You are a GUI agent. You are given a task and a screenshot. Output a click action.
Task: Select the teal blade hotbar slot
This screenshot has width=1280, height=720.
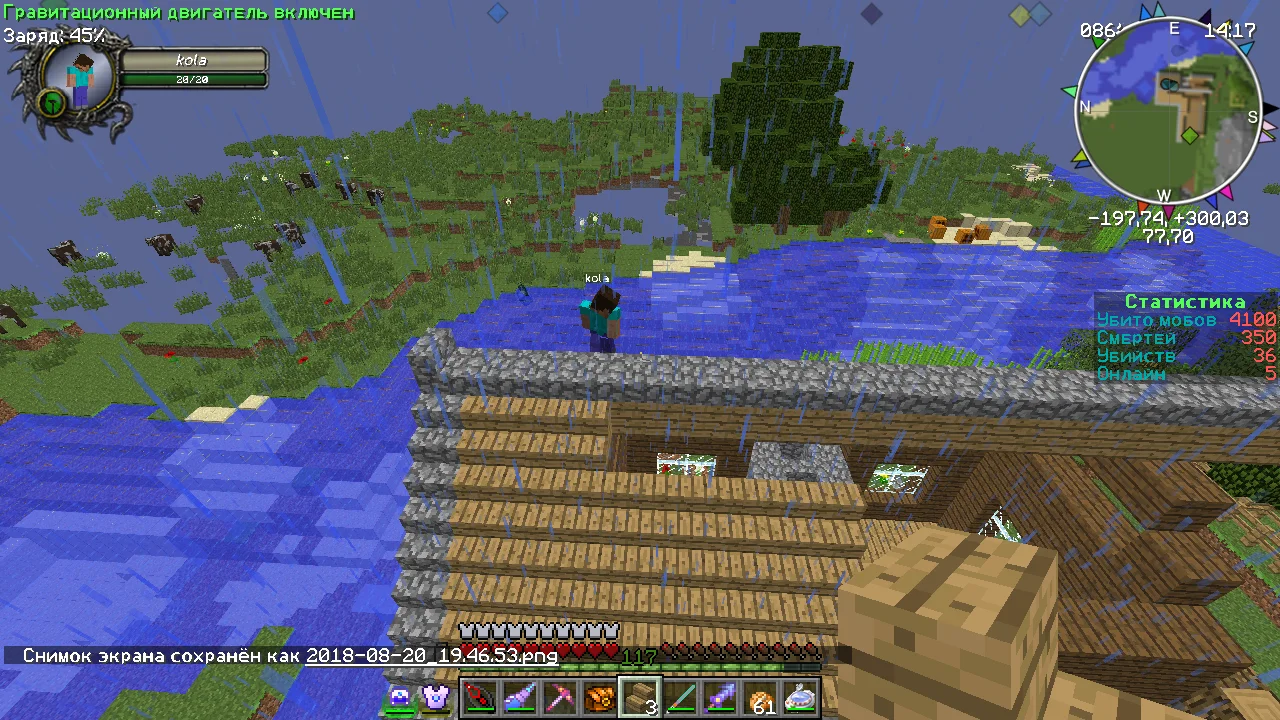[680, 697]
